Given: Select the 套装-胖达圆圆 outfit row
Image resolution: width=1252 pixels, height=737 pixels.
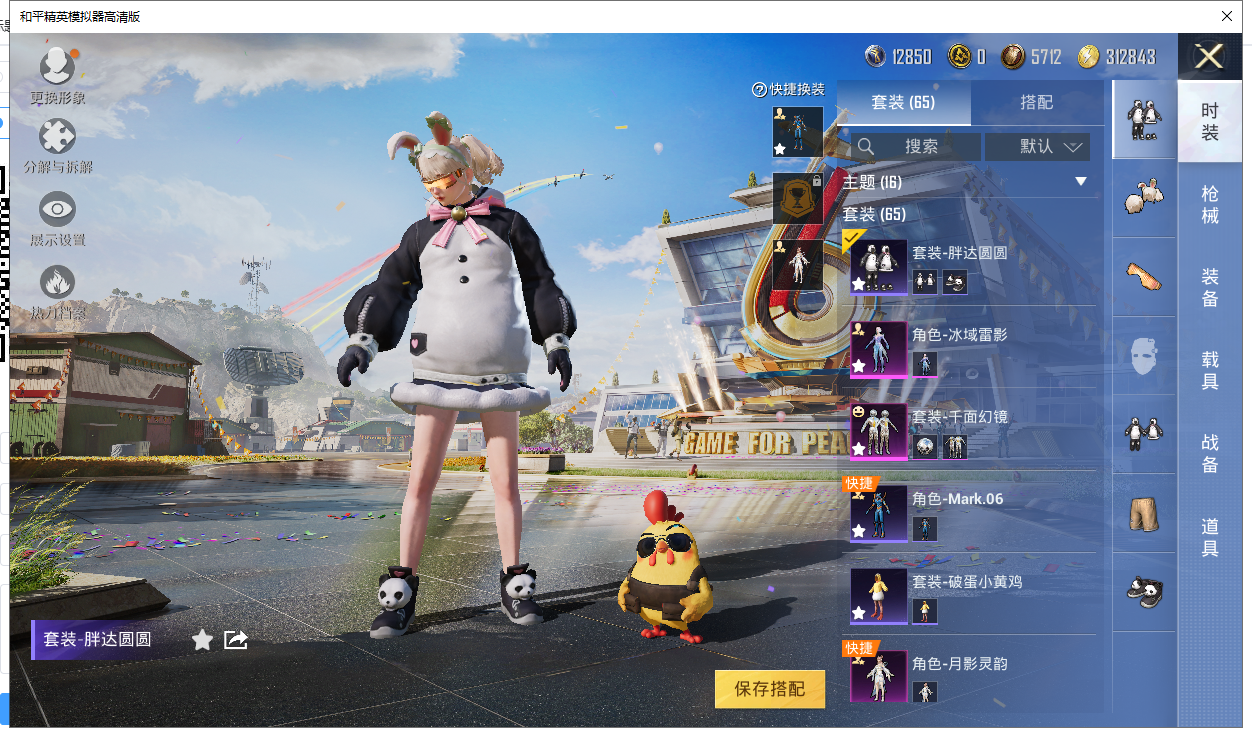Looking at the screenshot, I should [x=970, y=267].
